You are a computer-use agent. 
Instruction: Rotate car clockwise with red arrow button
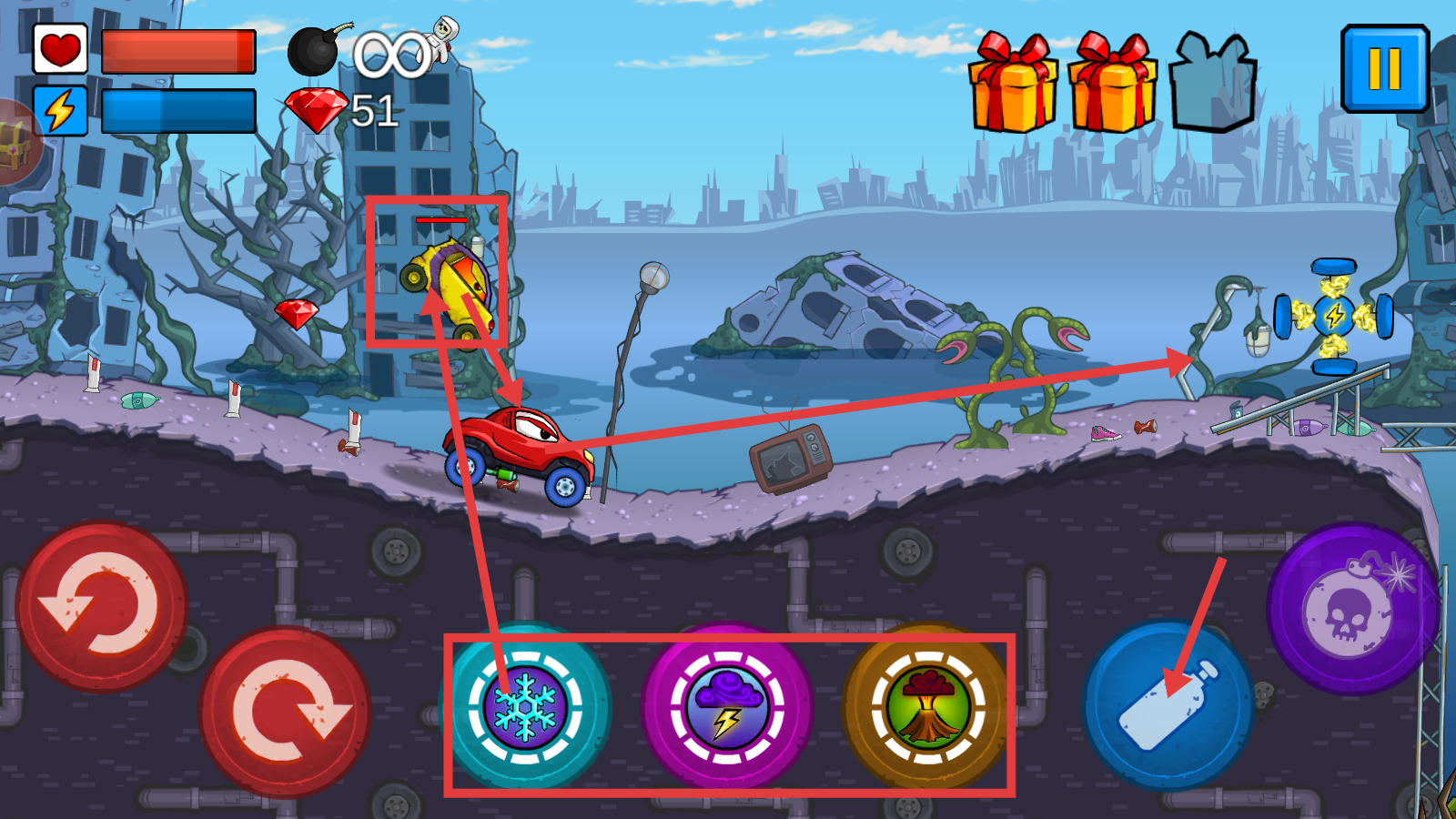[x=286, y=712]
